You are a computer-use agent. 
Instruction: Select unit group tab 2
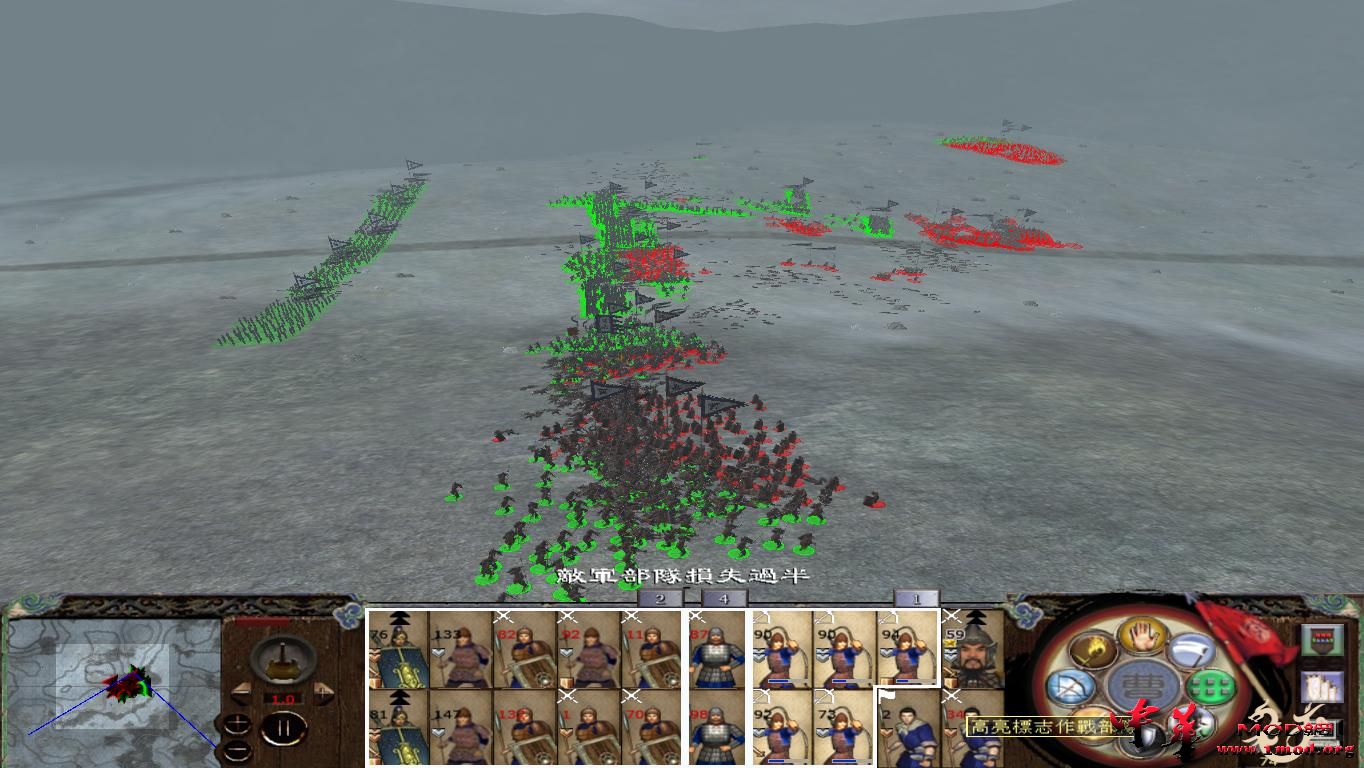[662, 597]
